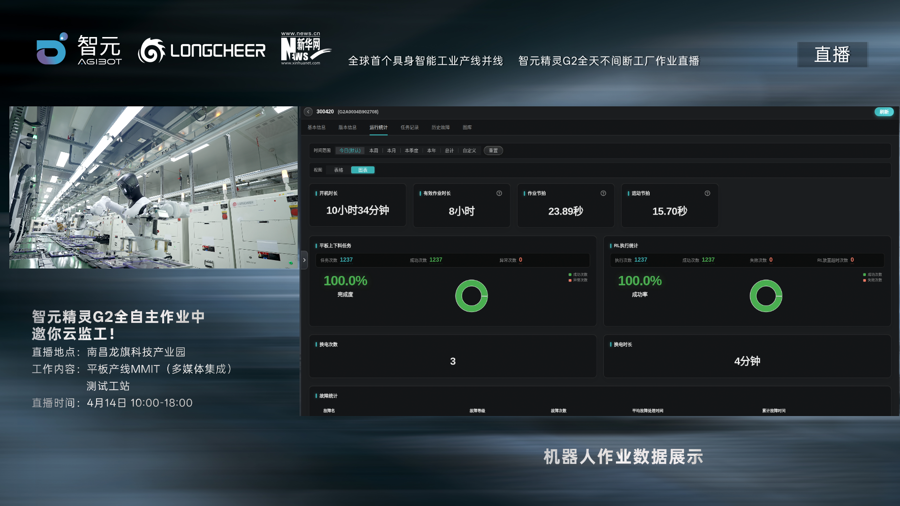Switch to the 运行统计 tab
Image resolution: width=900 pixels, height=506 pixels.
click(x=378, y=128)
